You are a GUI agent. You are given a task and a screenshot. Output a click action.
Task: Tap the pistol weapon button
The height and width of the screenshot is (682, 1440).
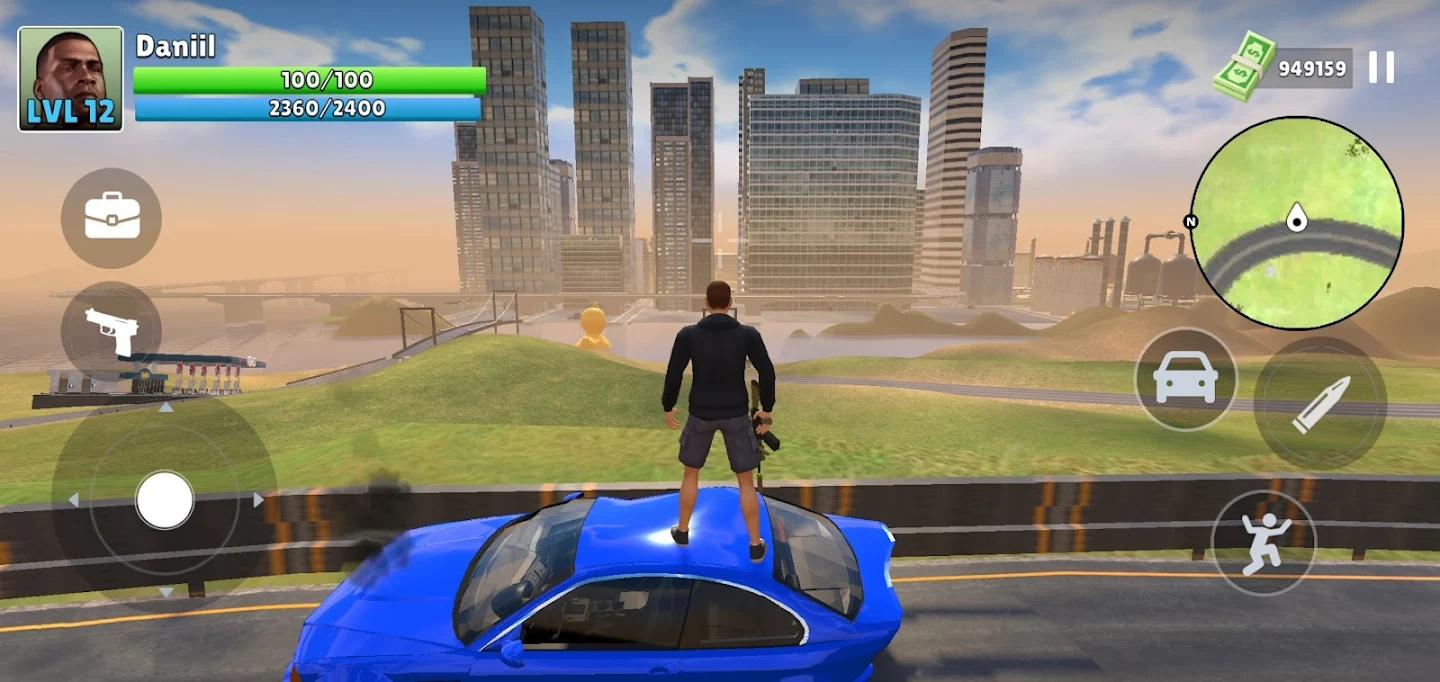[111, 330]
